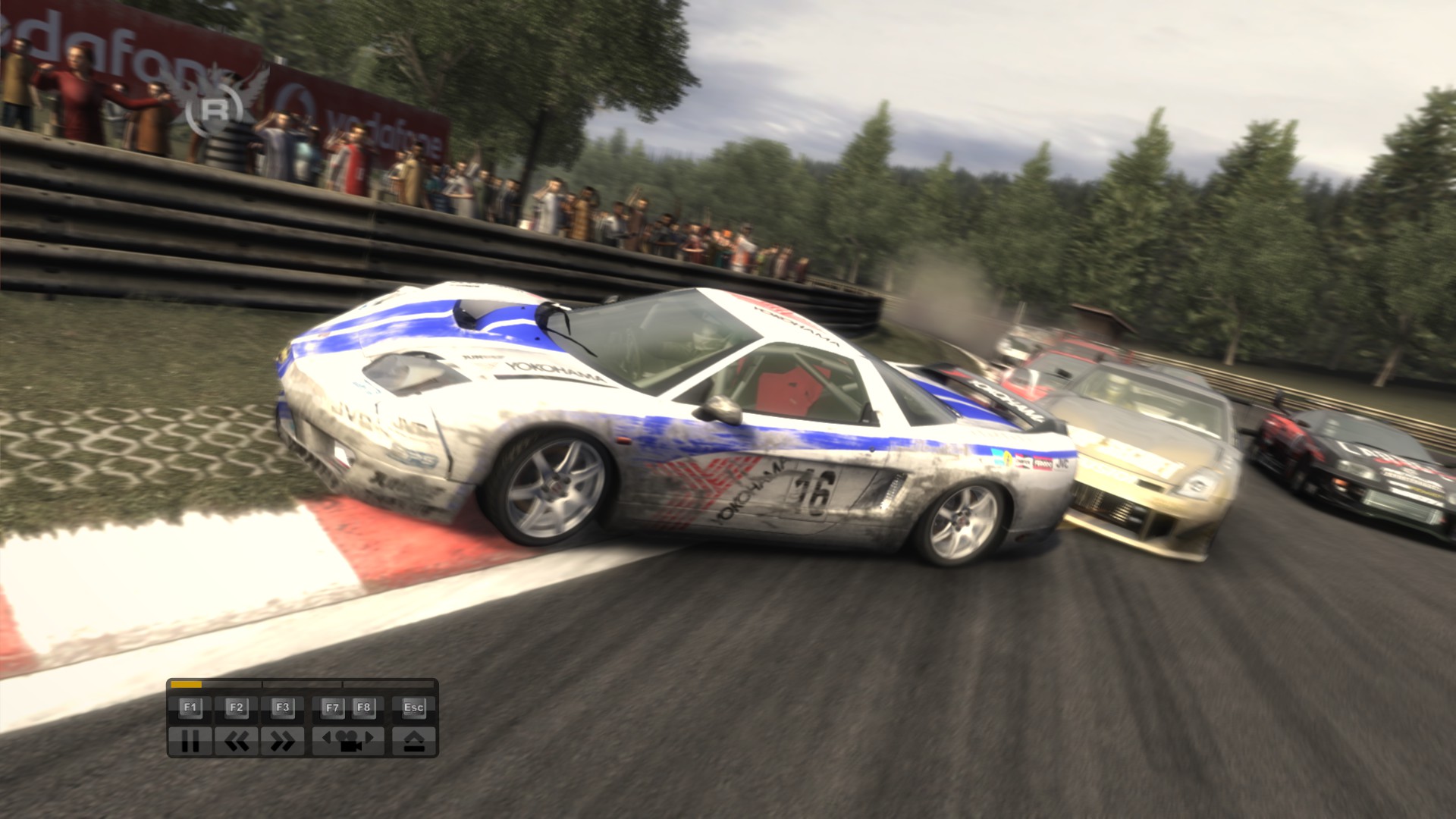Viewport: 1456px width, 819px height.
Task: Click the F2 rewind key label
Action: [237, 706]
